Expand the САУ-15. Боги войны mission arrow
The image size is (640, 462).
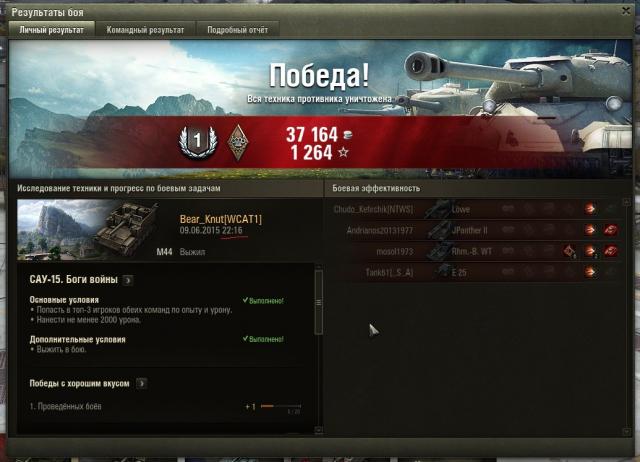click(127, 279)
